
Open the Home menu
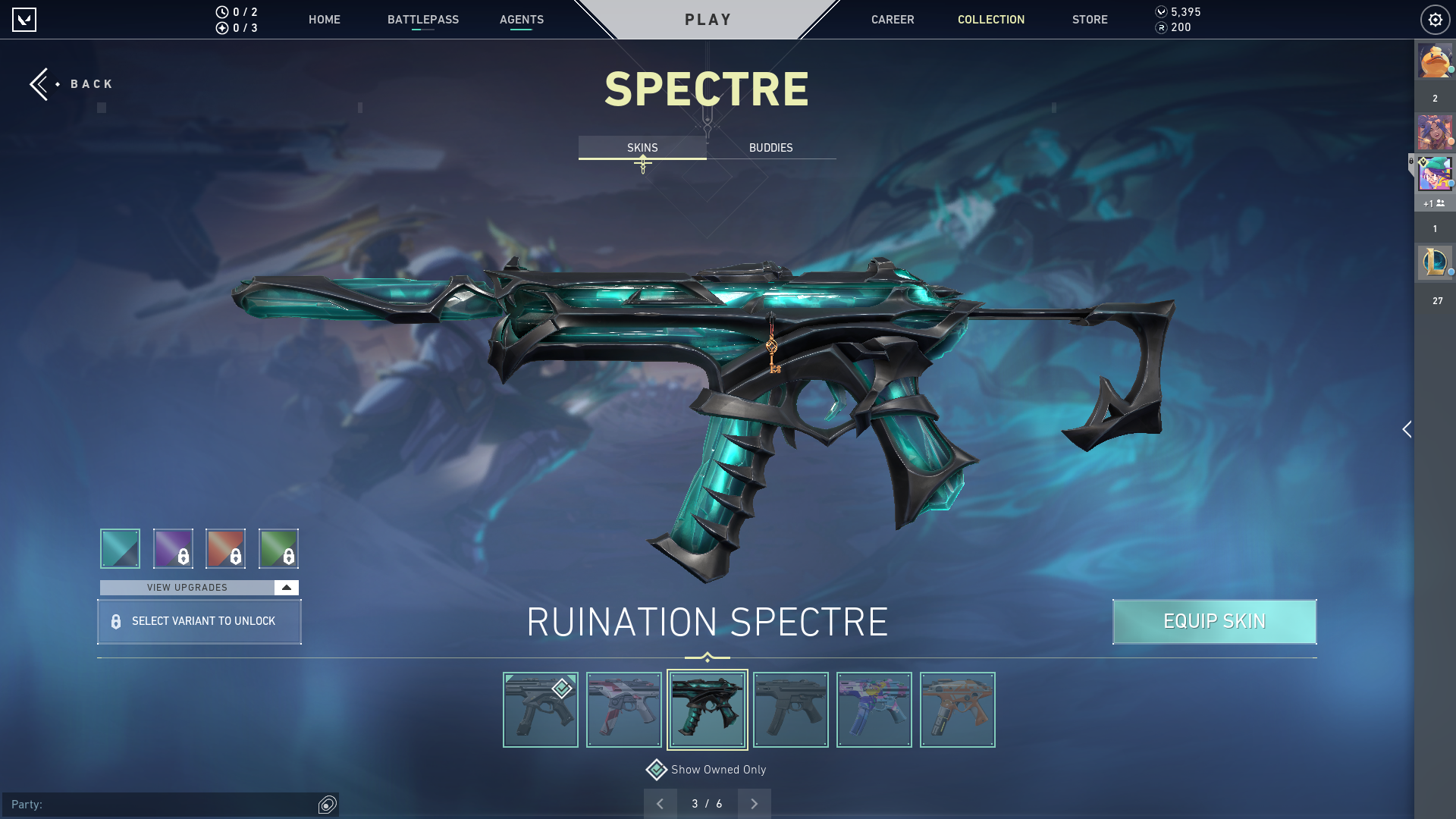pos(324,20)
